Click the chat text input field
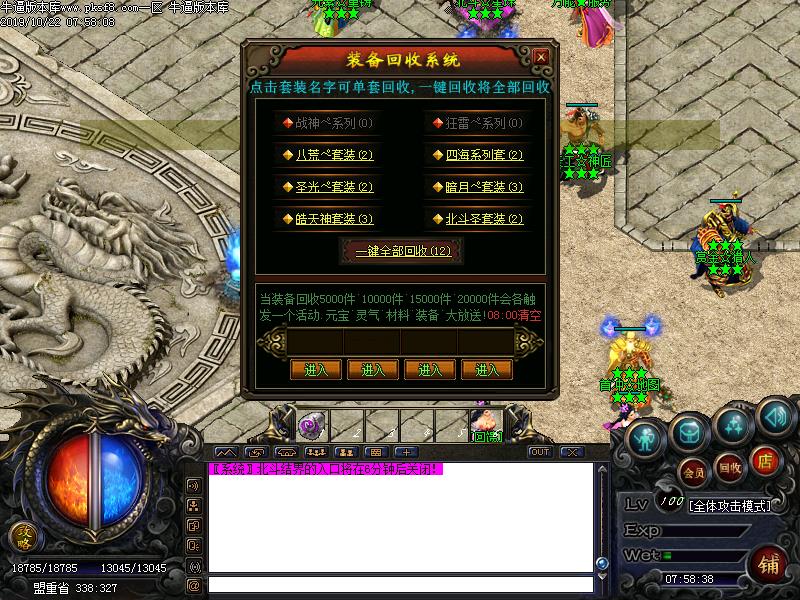This screenshot has height=600, width=800. click(400, 585)
